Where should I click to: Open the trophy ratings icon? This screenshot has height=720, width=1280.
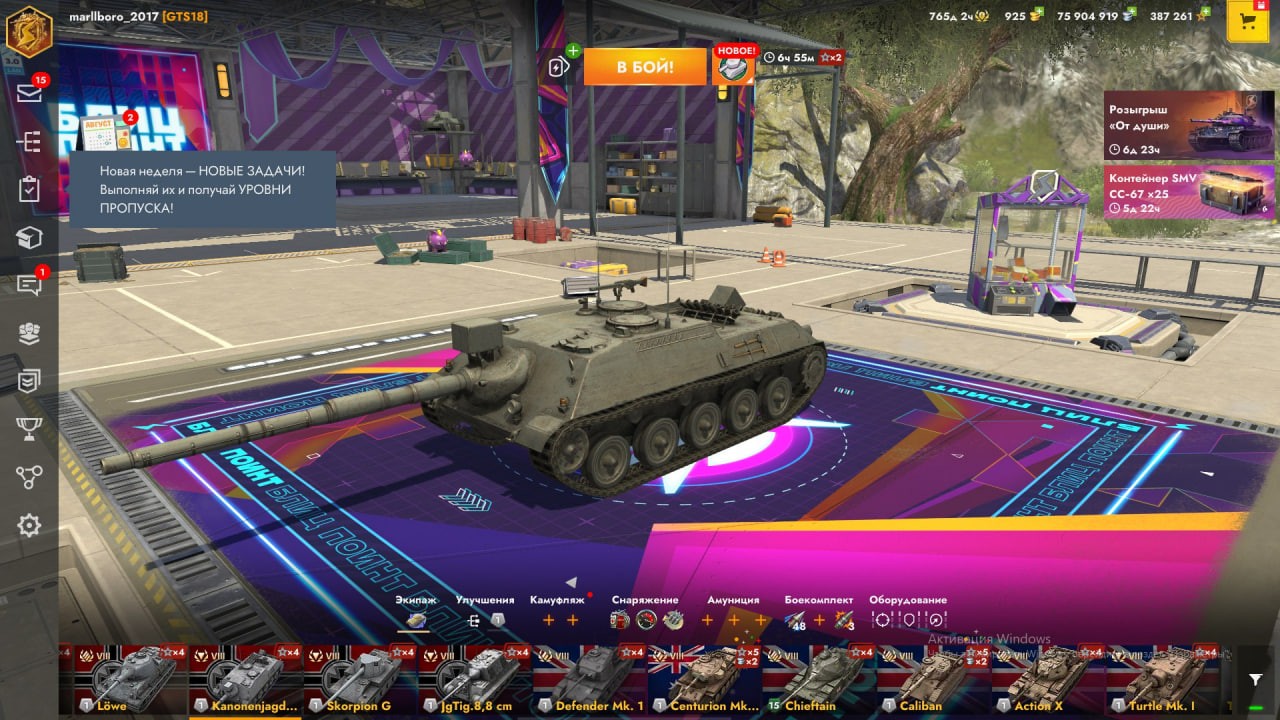pos(29,429)
